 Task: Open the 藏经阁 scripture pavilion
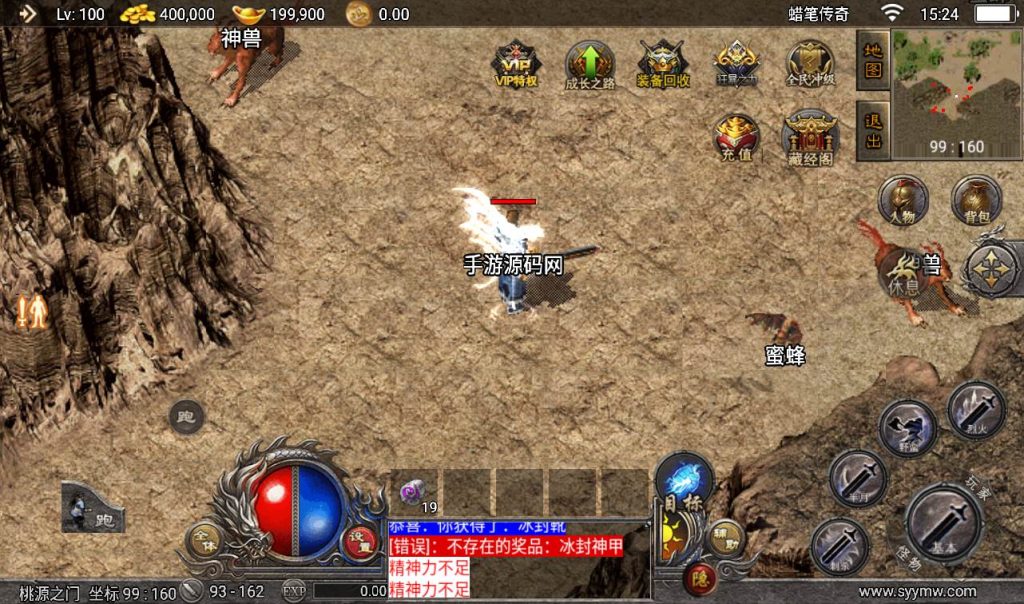click(810, 137)
